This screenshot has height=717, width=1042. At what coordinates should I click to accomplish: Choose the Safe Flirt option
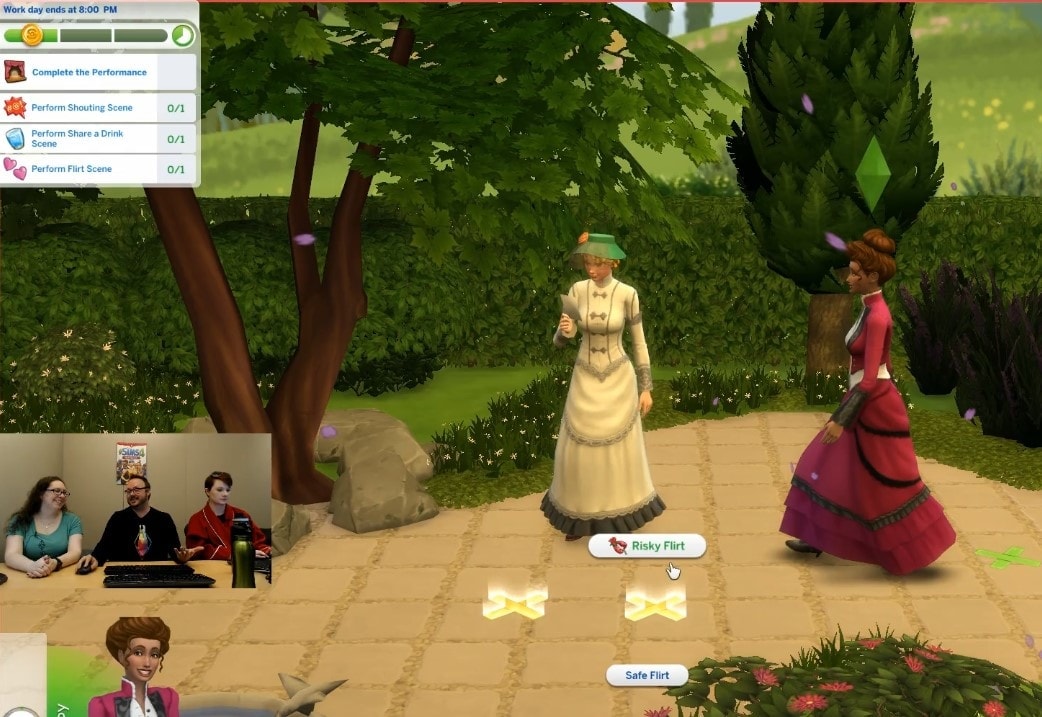pos(647,675)
